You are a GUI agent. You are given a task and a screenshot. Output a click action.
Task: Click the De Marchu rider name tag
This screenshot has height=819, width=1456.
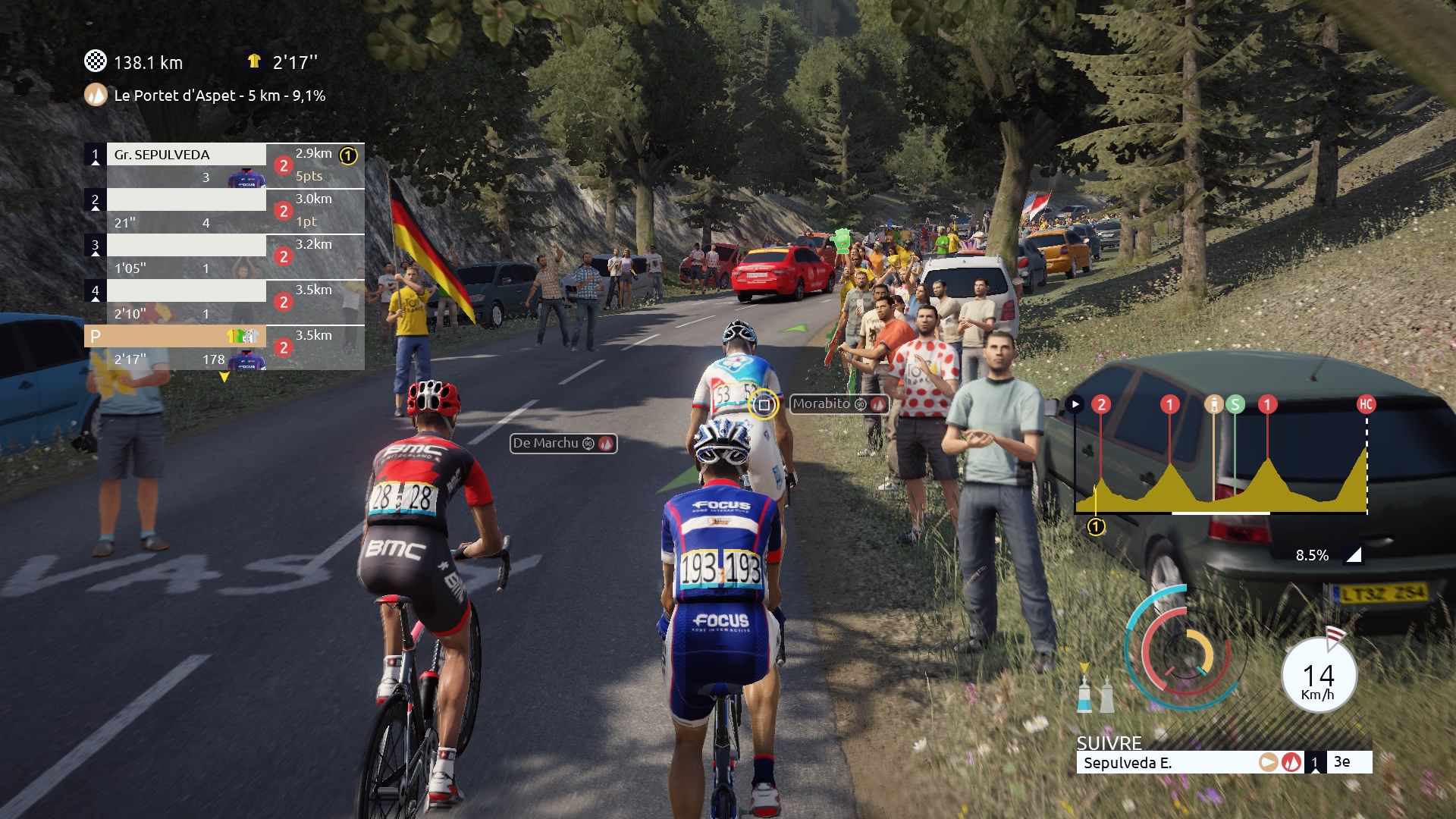click(563, 444)
